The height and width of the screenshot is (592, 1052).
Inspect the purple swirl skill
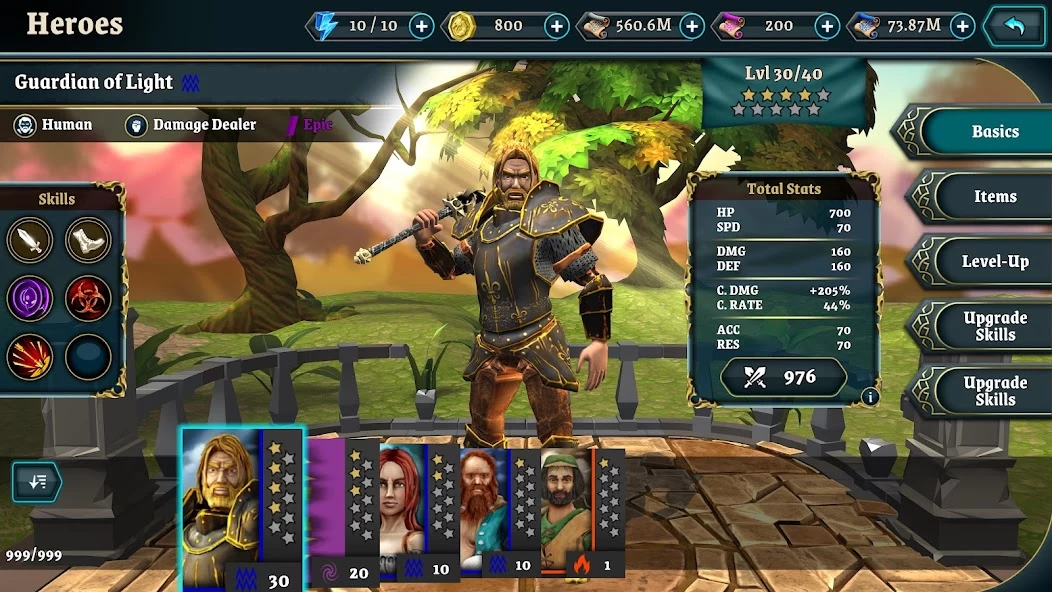(29, 298)
